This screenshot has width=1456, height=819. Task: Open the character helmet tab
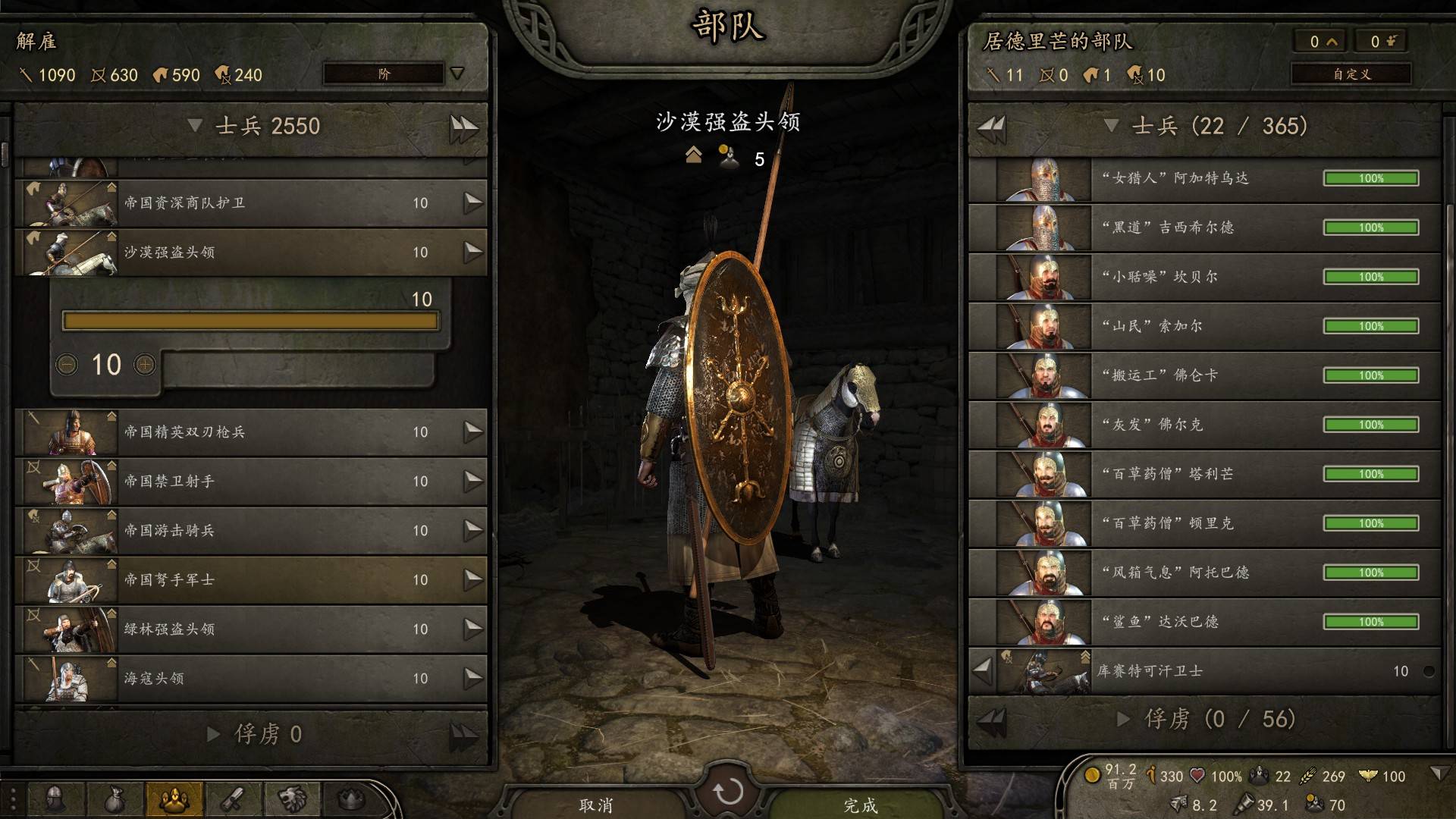coord(55,799)
